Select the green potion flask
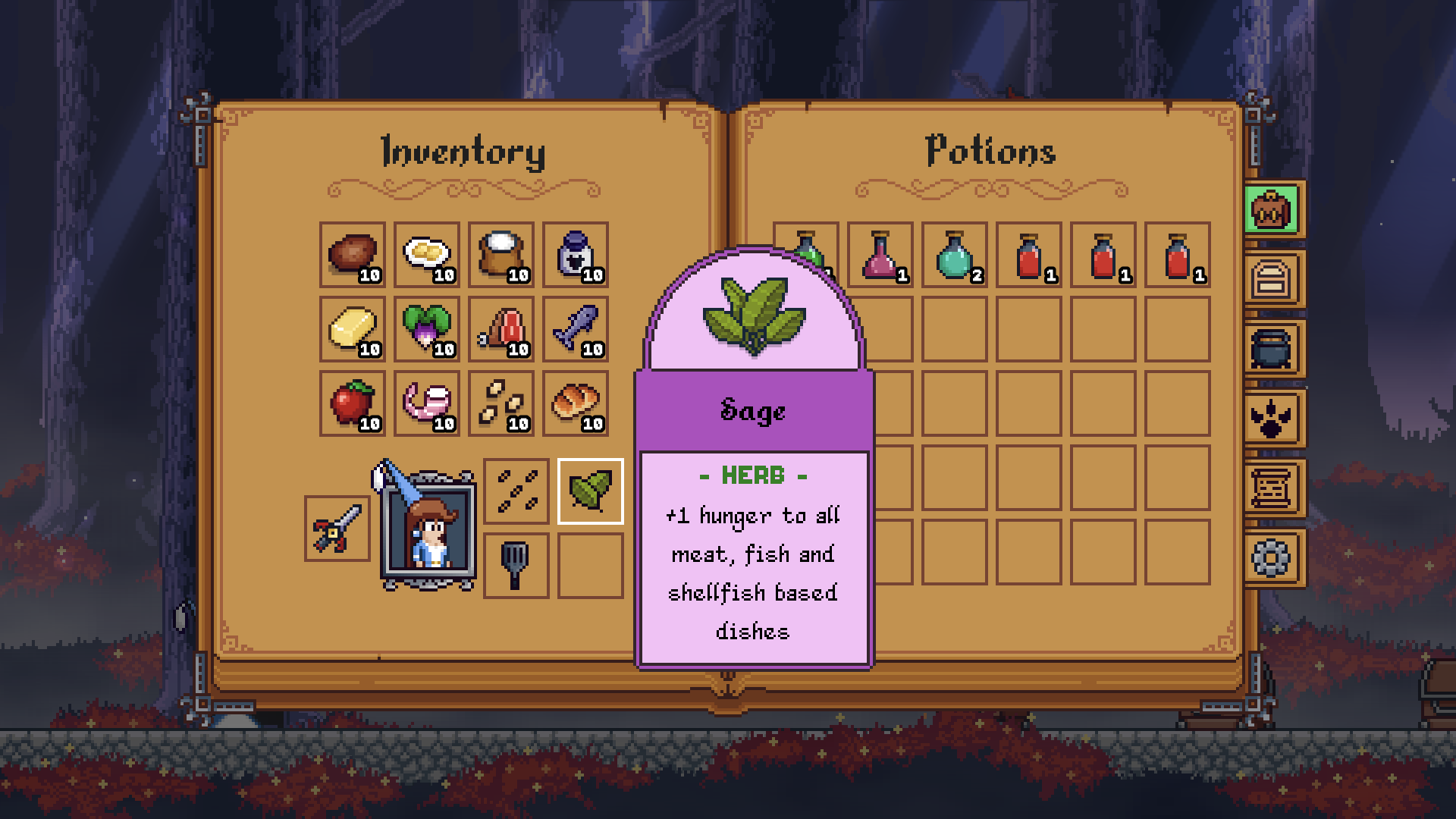The height and width of the screenshot is (819, 1456). click(807, 256)
